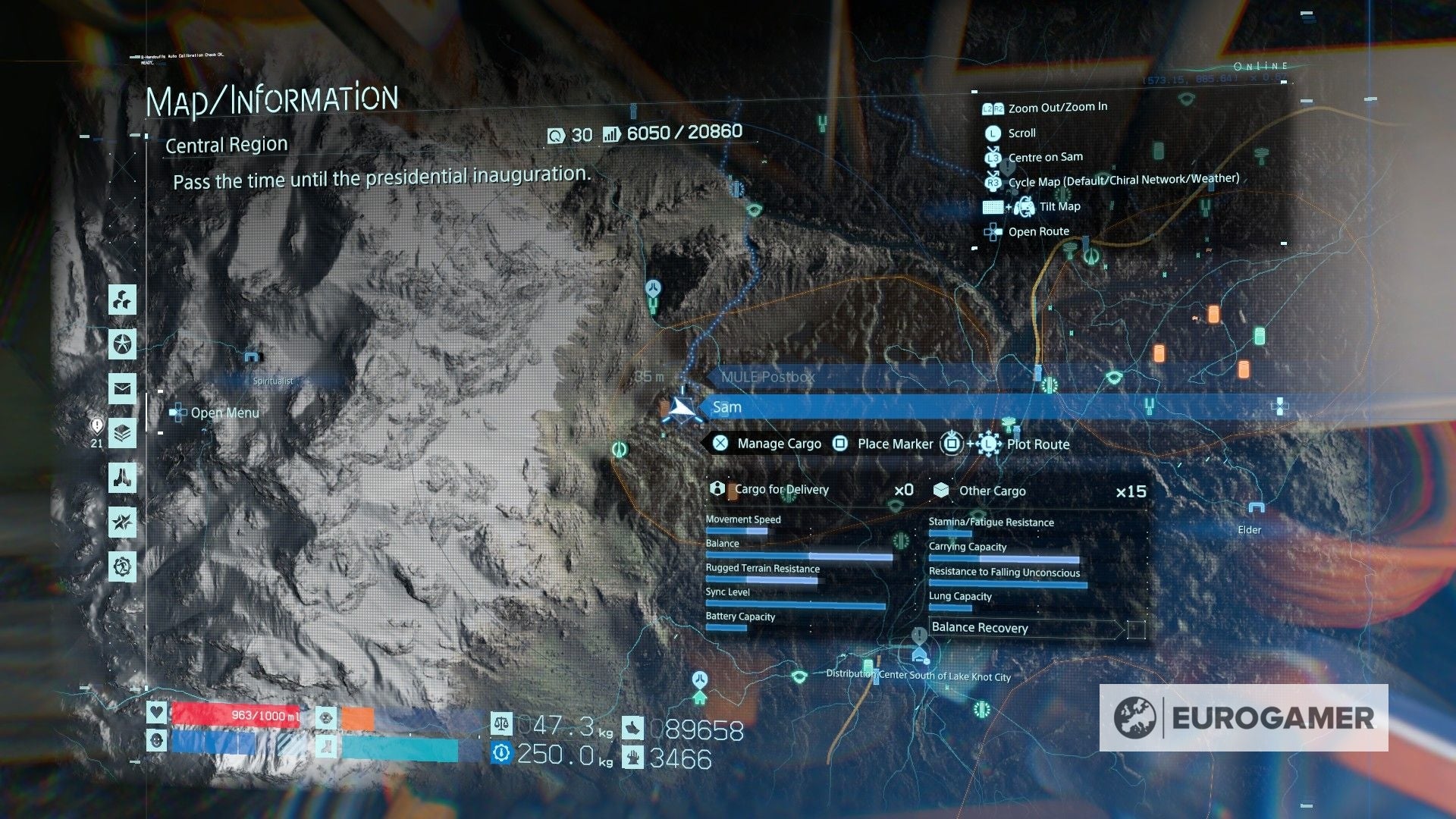
Task: Click Plot Route at the marker options
Action: (x=1039, y=444)
